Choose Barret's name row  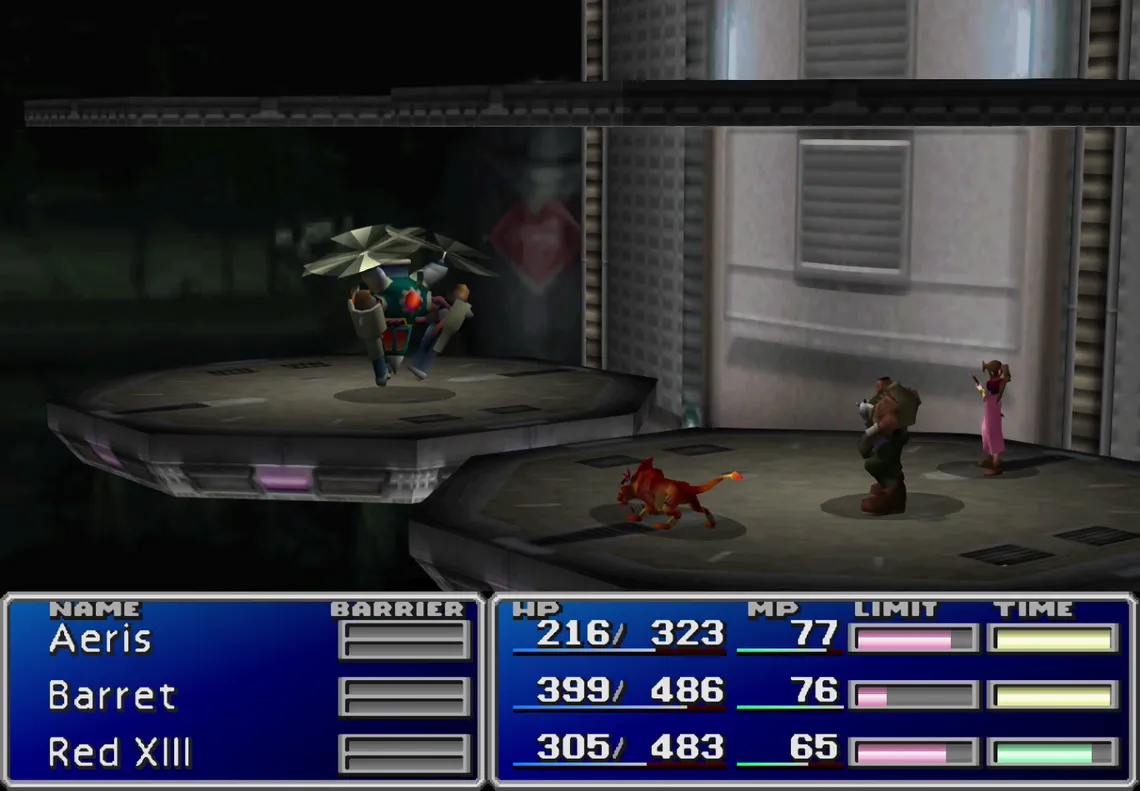(112, 696)
